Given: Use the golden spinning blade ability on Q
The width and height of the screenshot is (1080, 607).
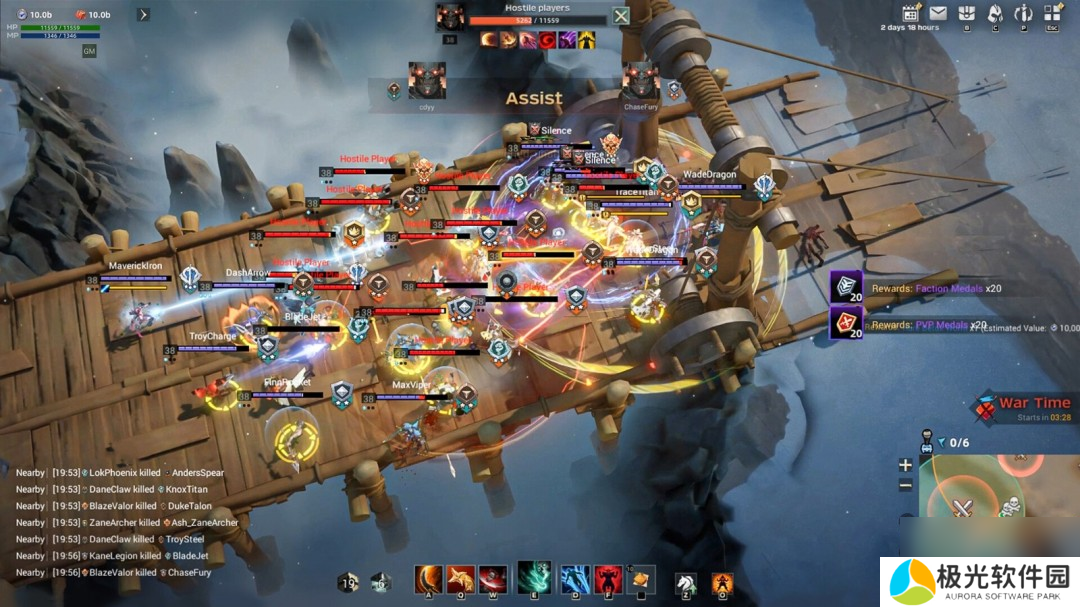Looking at the screenshot, I should tap(461, 580).
